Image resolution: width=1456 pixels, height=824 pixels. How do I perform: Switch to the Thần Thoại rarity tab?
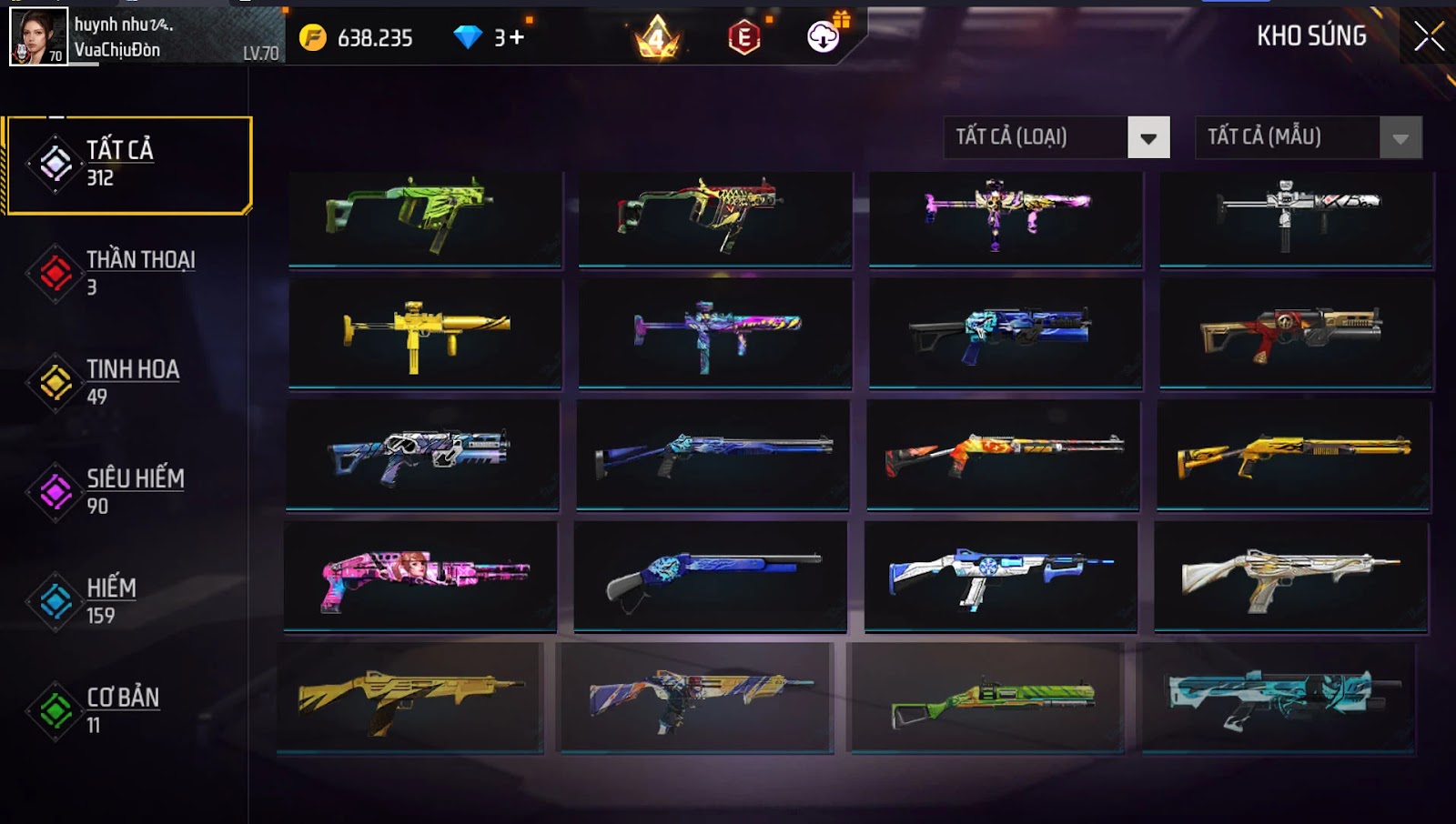click(x=127, y=273)
